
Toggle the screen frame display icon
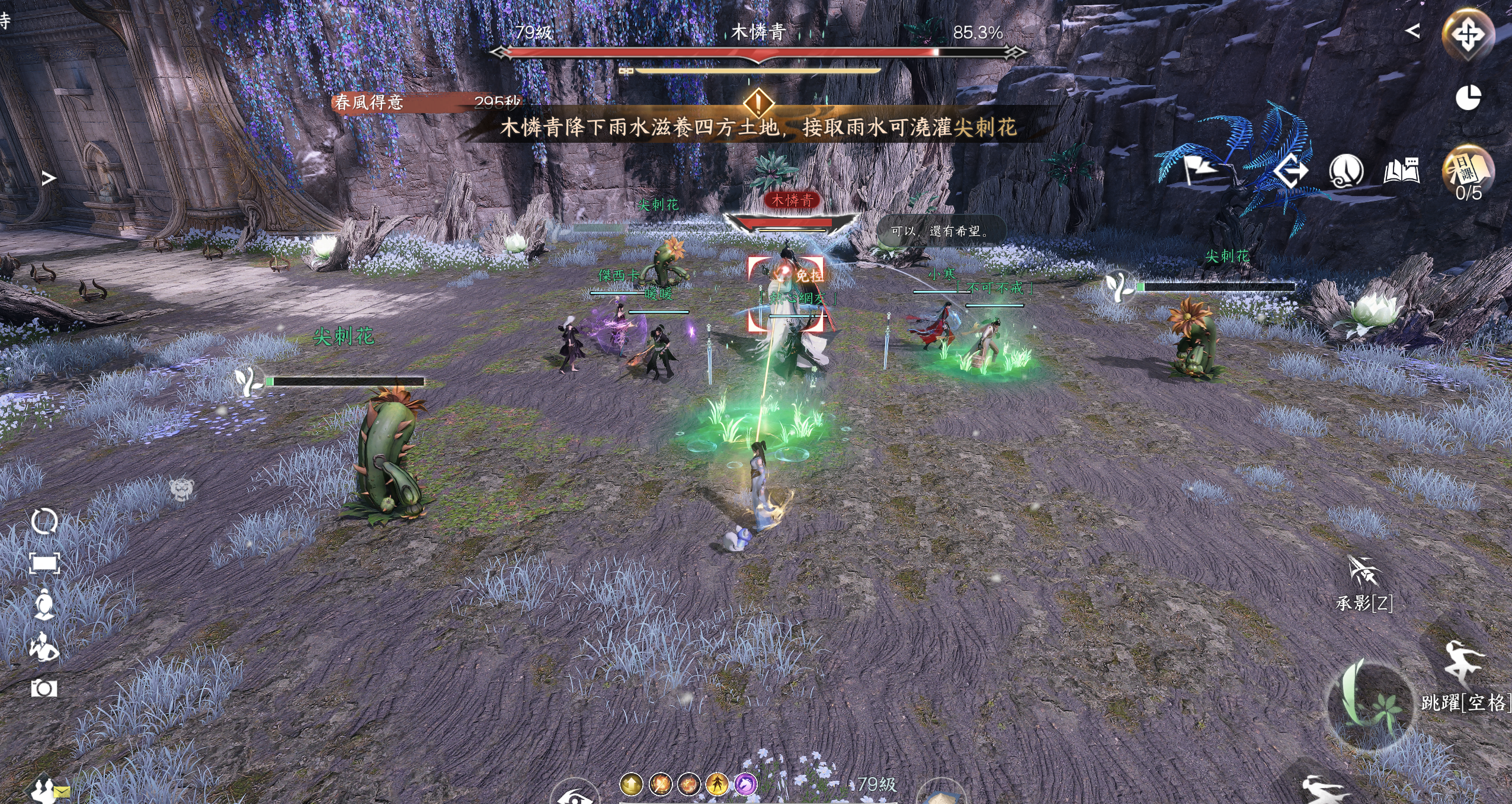click(44, 563)
